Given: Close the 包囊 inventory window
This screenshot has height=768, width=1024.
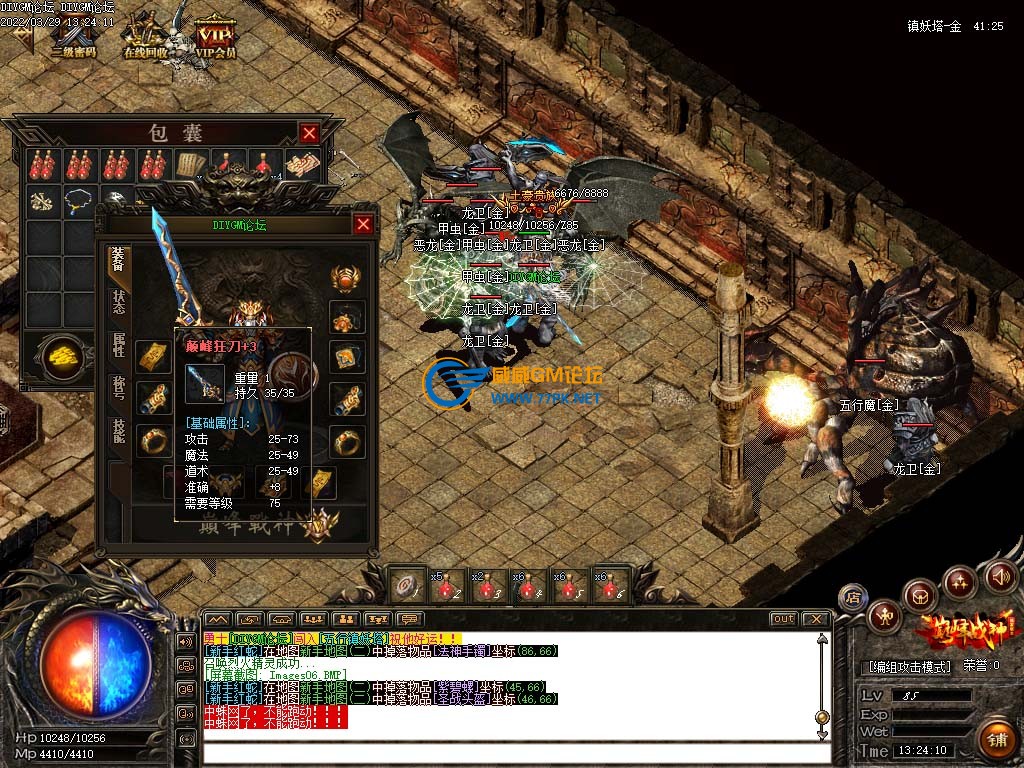Looking at the screenshot, I should [x=310, y=133].
